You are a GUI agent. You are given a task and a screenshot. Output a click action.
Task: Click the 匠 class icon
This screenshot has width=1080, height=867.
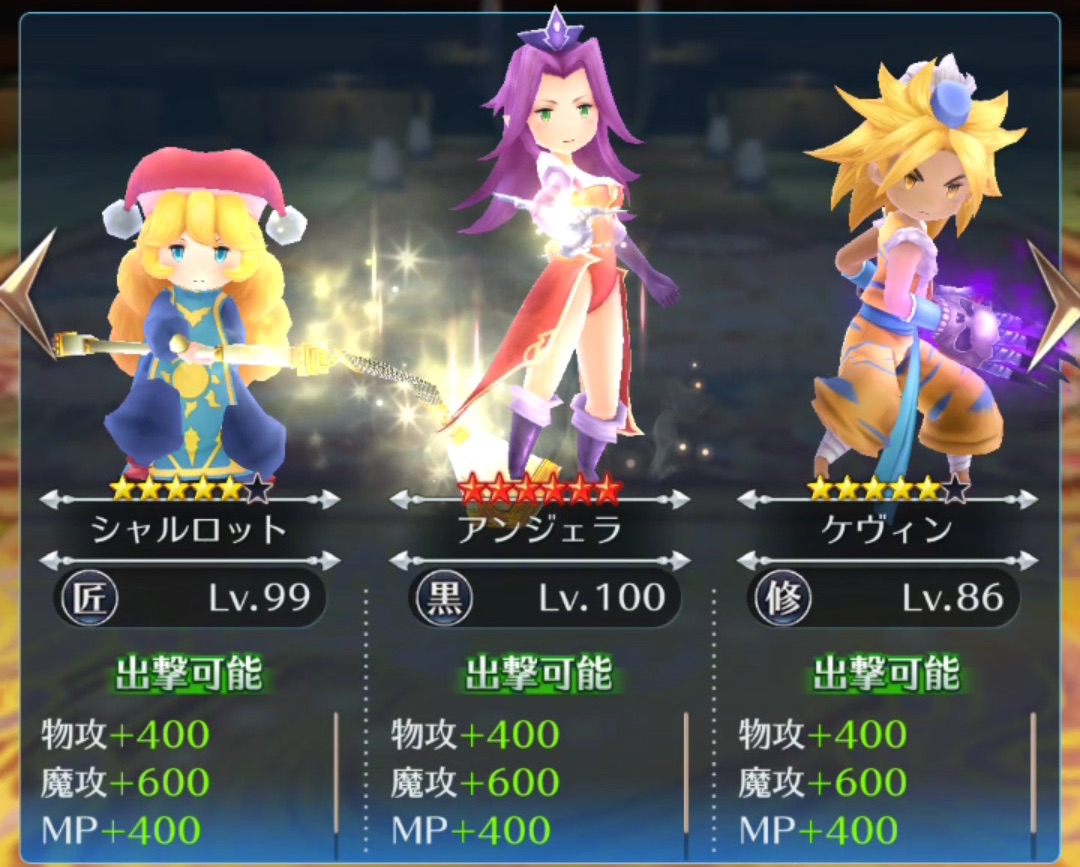pos(89,599)
